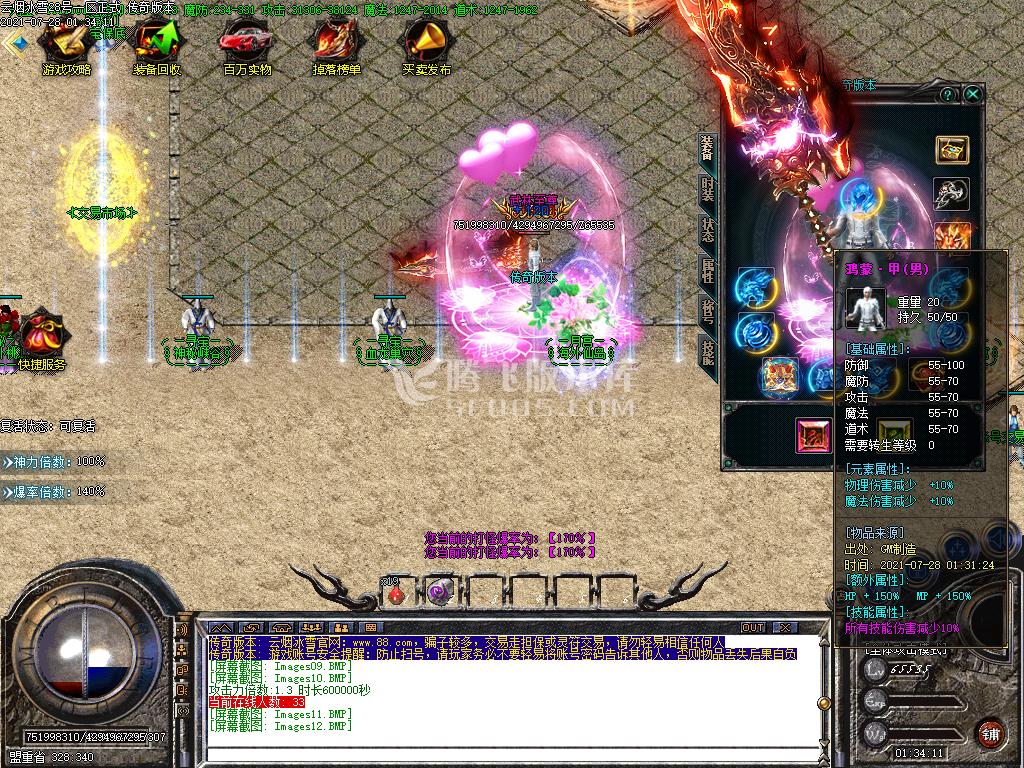The image size is (1024, 768).
Task: Open 买卖发布 trade posting horn icon
Action: 427,45
